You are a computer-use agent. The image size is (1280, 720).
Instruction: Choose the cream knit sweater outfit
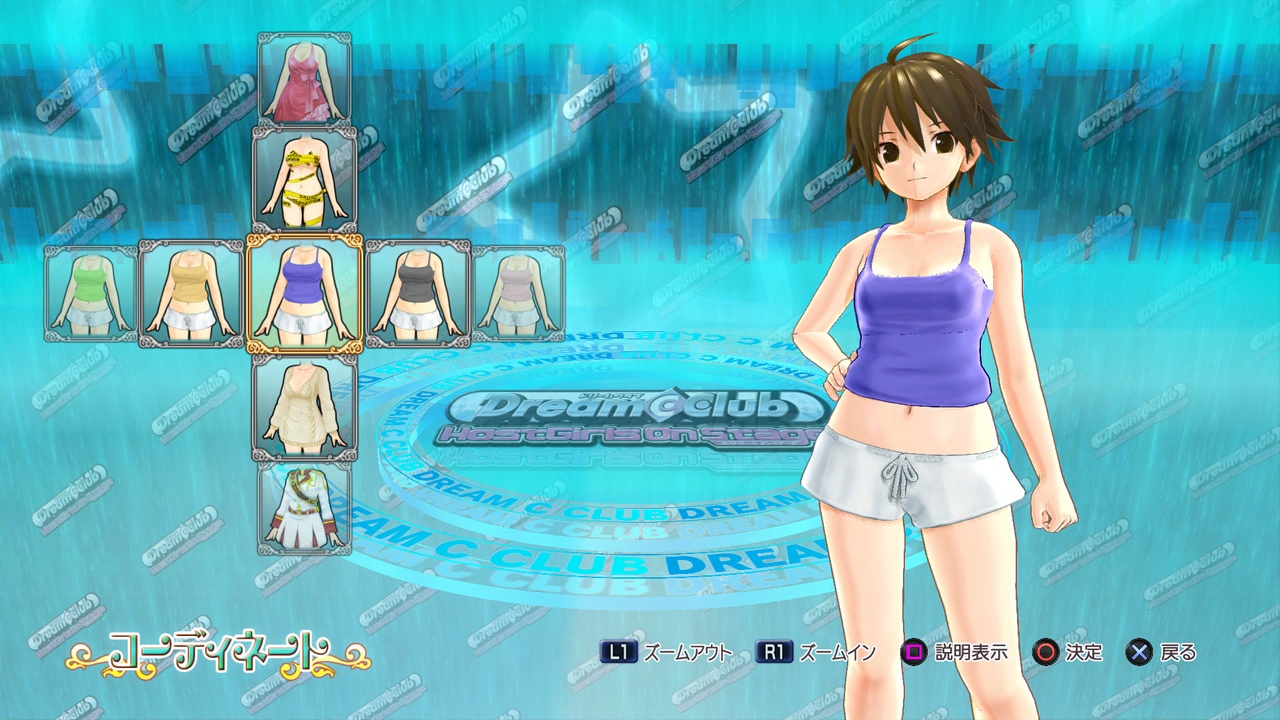coord(305,406)
